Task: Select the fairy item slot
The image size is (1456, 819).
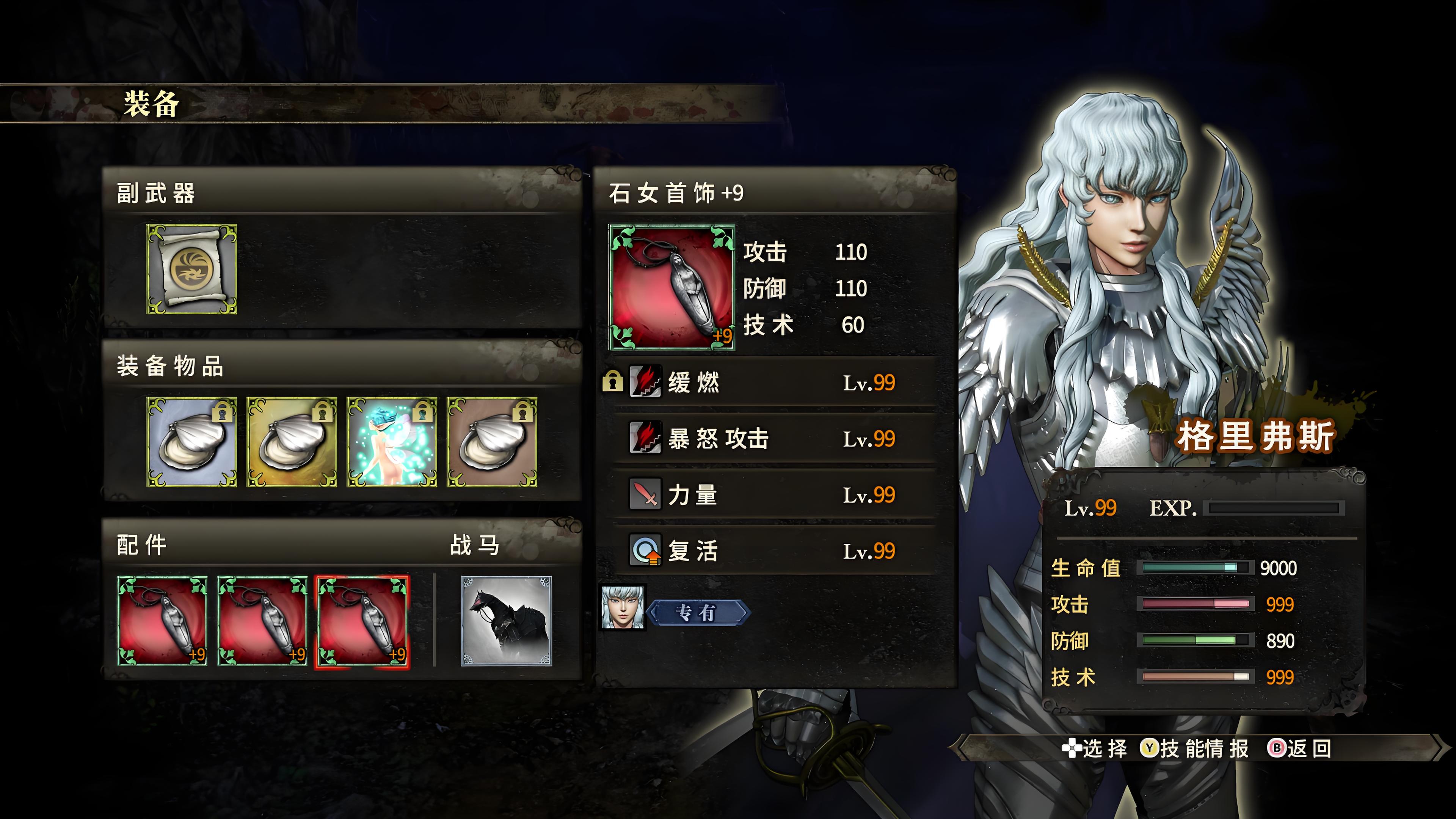Action: coord(392,442)
